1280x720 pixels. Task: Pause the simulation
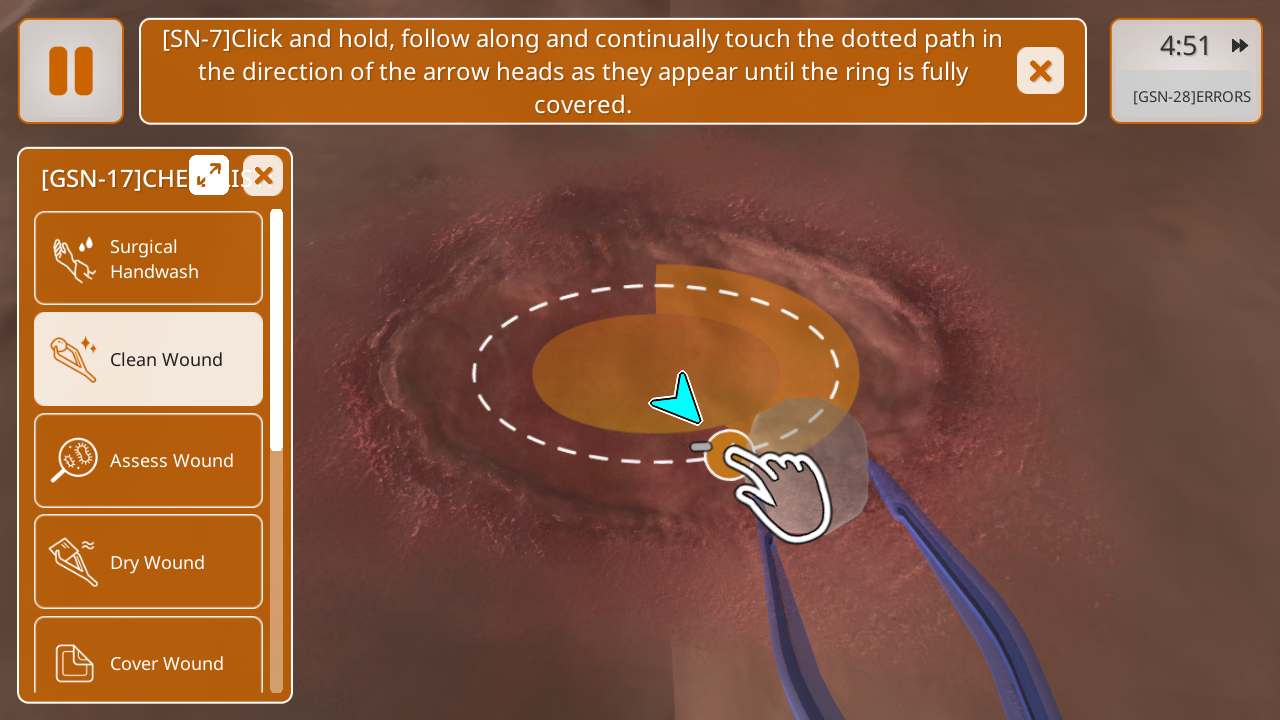click(x=71, y=71)
